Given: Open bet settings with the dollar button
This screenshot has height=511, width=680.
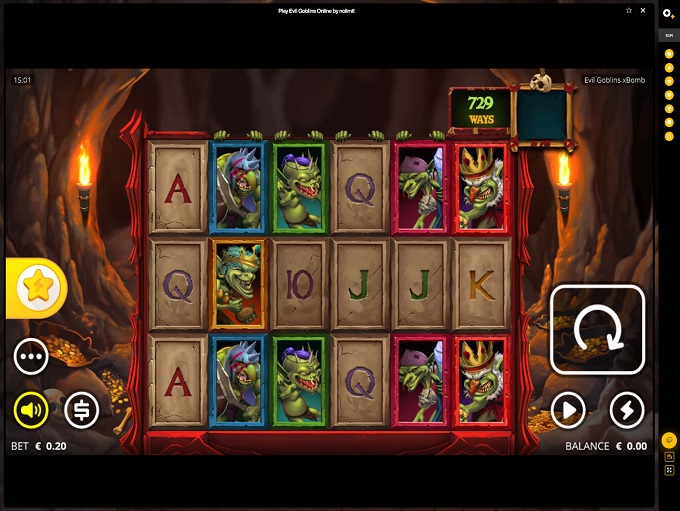Looking at the screenshot, I should [82, 409].
